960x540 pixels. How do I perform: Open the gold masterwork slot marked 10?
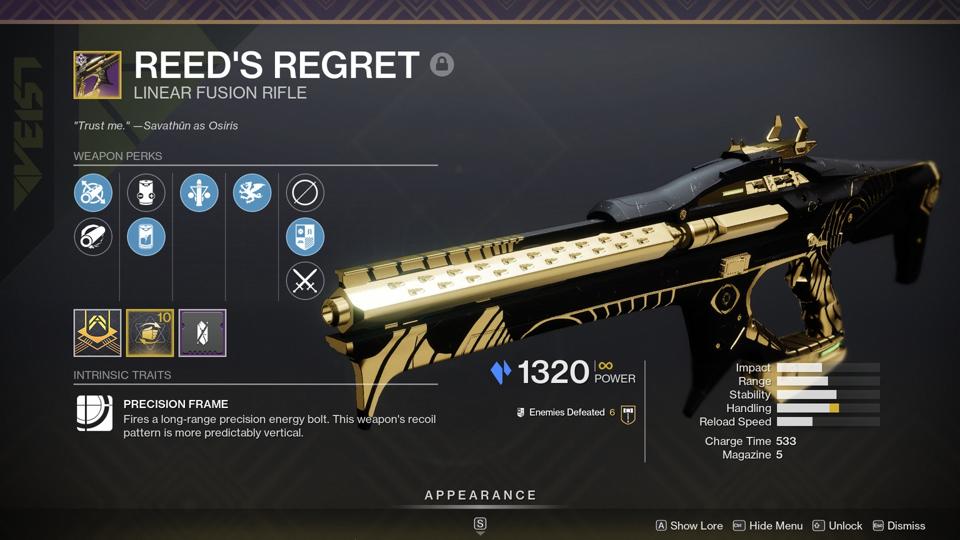coord(150,333)
